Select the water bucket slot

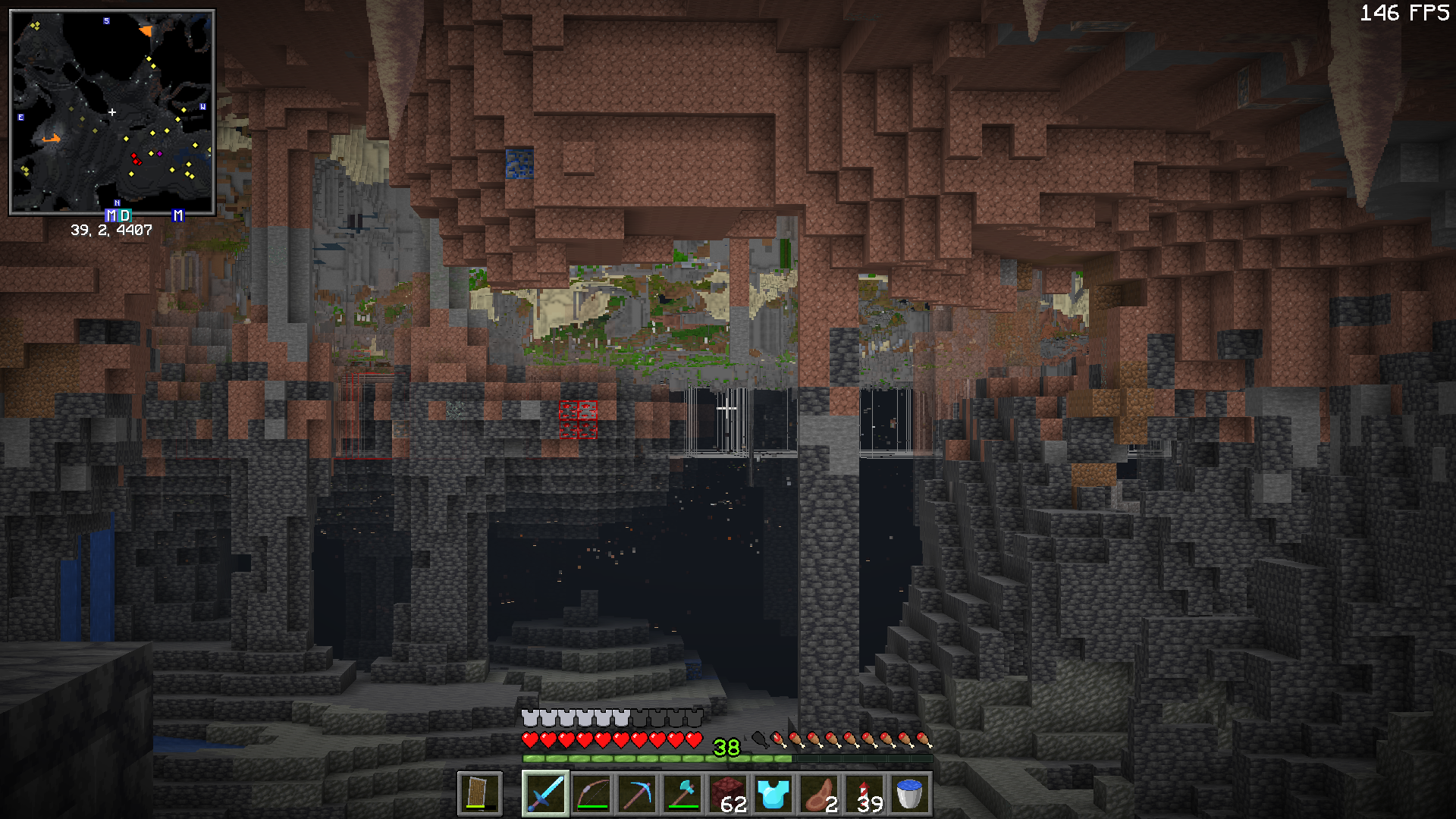[x=909, y=794]
